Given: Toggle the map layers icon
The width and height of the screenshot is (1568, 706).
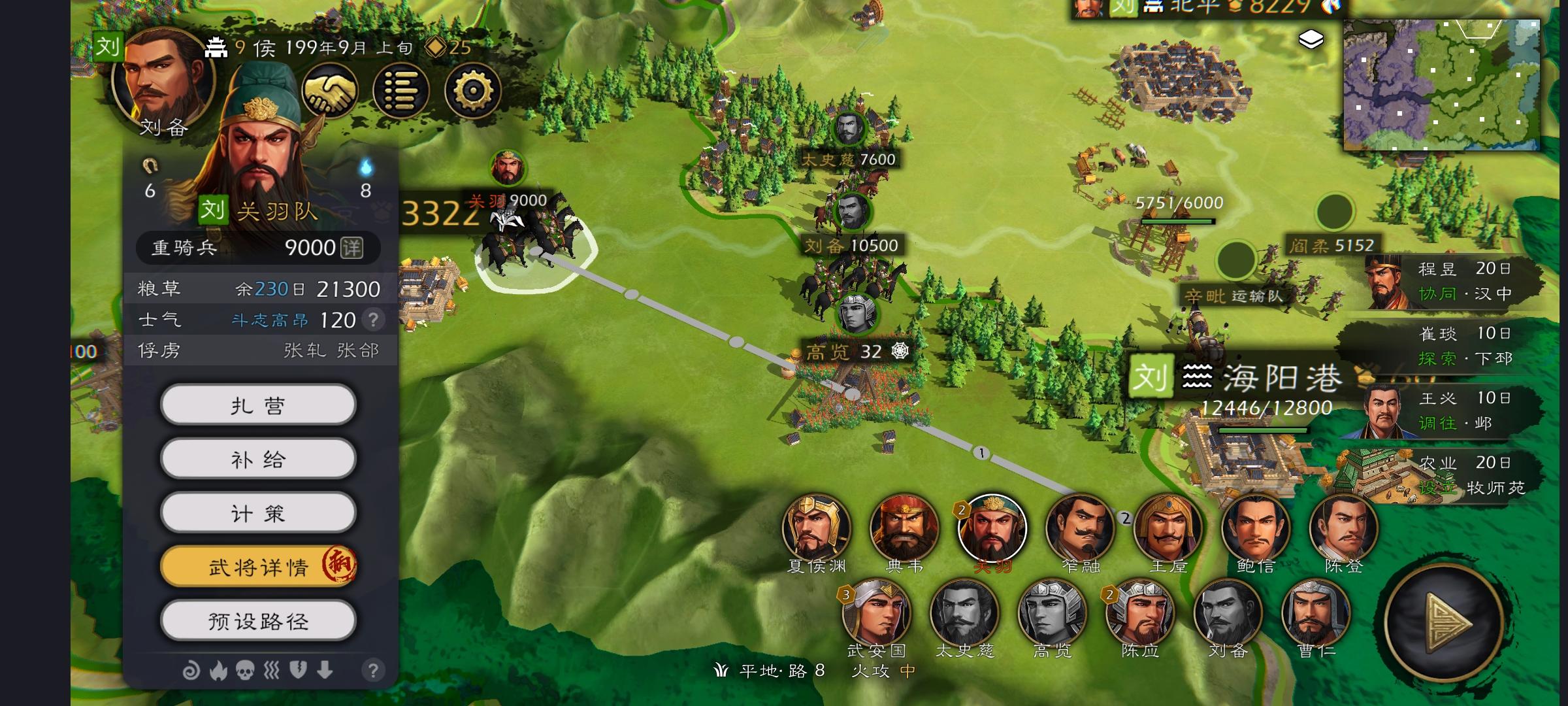Looking at the screenshot, I should pyautogui.click(x=1311, y=40).
